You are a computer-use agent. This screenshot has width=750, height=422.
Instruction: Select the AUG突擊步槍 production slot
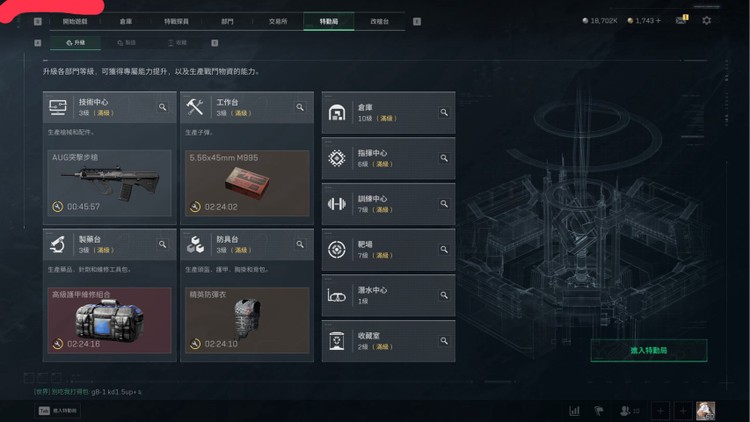[x=110, y=183]
